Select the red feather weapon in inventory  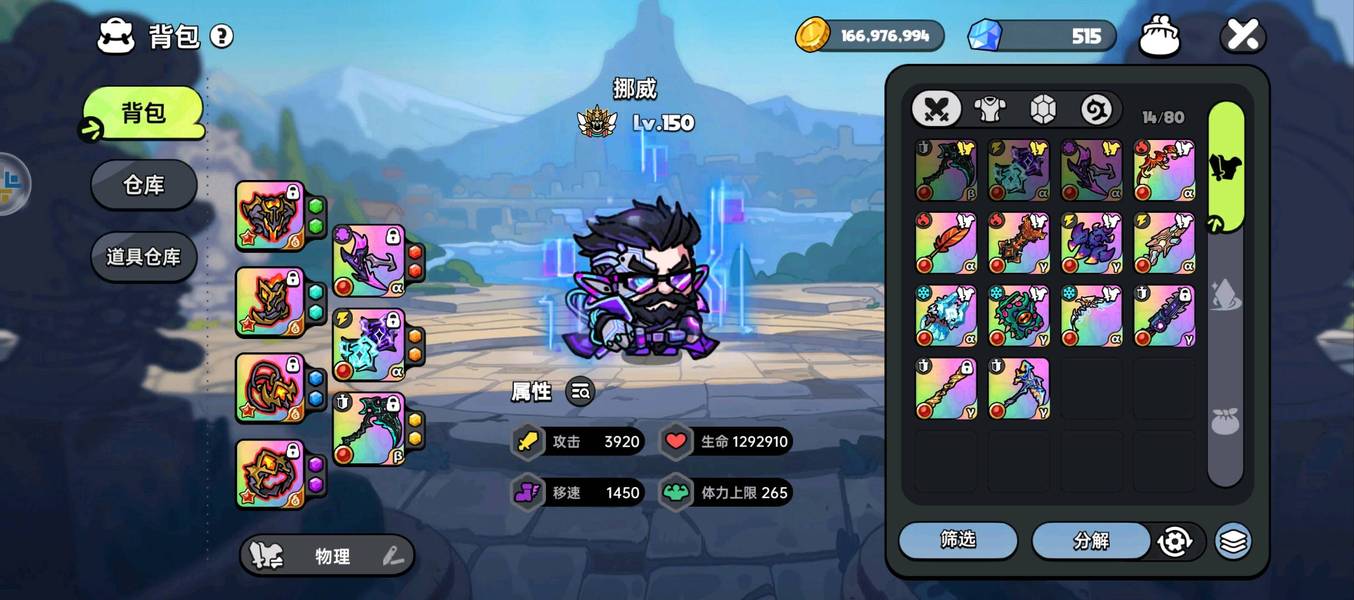pyautogui.click(x=946, y=243)
